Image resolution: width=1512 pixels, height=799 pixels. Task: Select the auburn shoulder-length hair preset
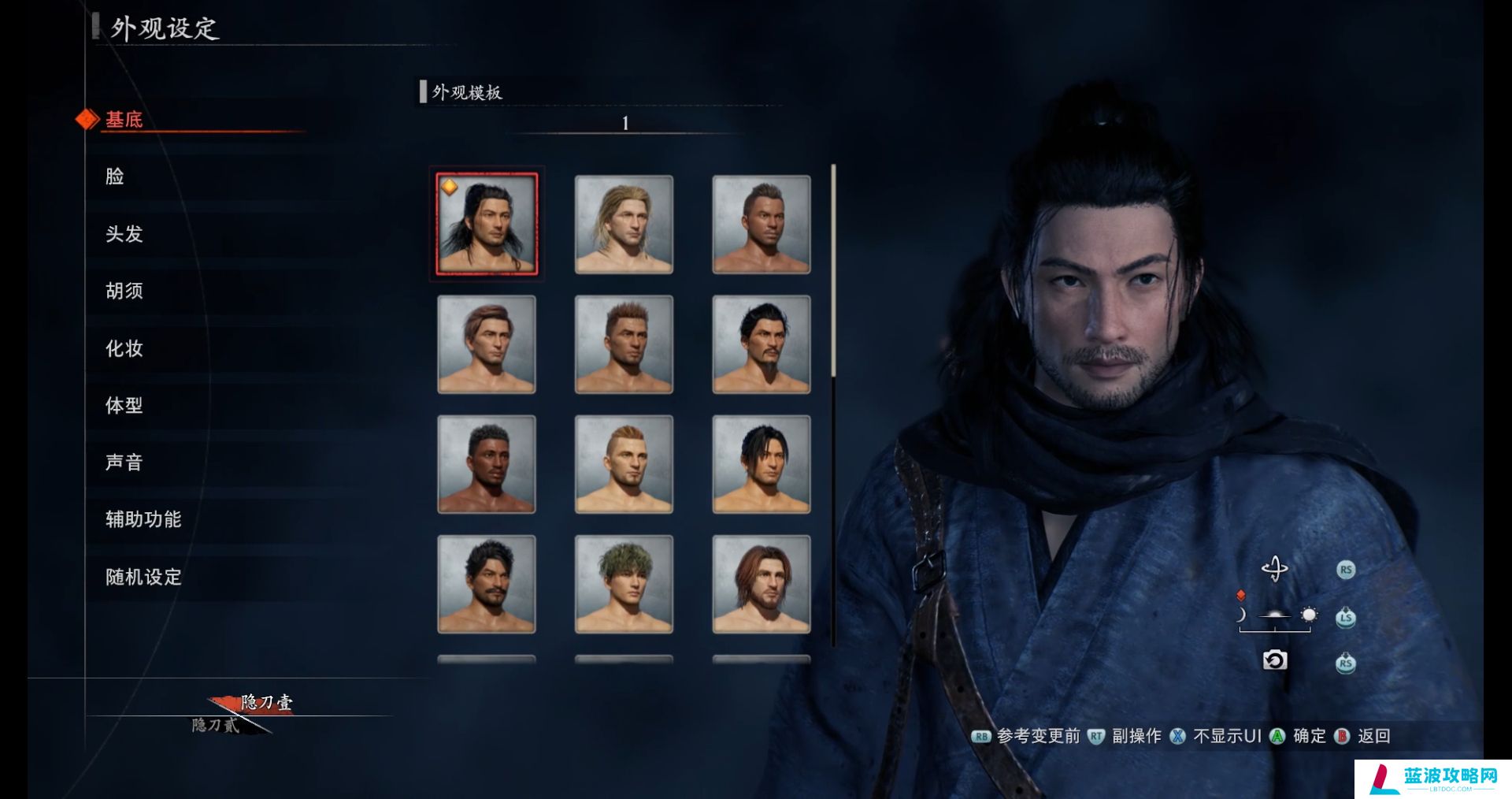click(x=762, y=584)
